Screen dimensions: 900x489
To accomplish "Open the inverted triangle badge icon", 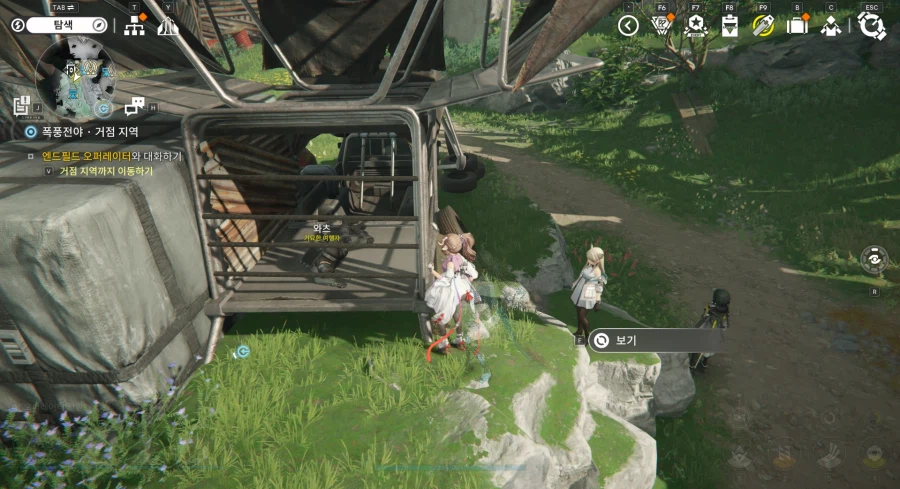I will tap(661, 26).
